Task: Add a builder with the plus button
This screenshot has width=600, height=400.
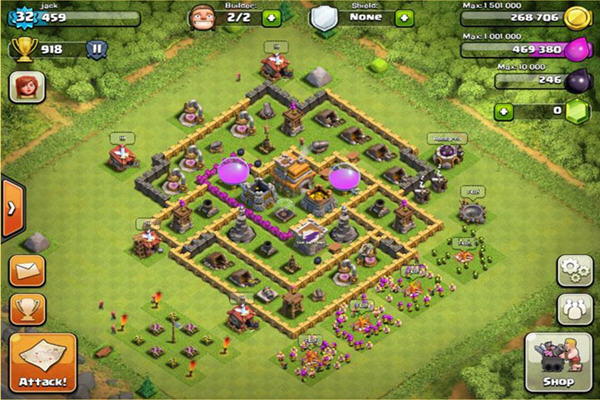Action: [271, 17]
